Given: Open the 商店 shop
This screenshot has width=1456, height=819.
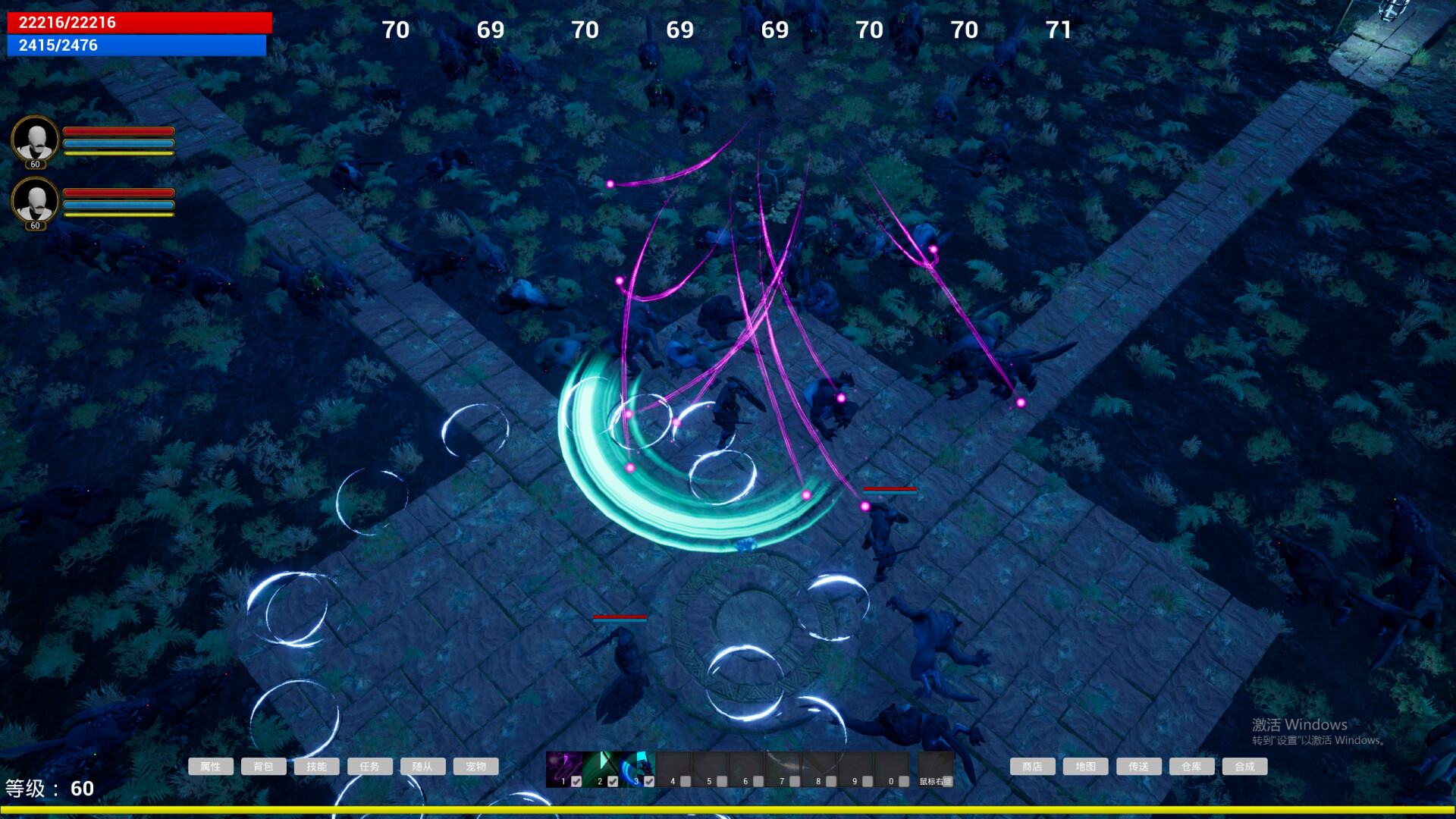Looking at the screenshot, I should click(1031, 766).
